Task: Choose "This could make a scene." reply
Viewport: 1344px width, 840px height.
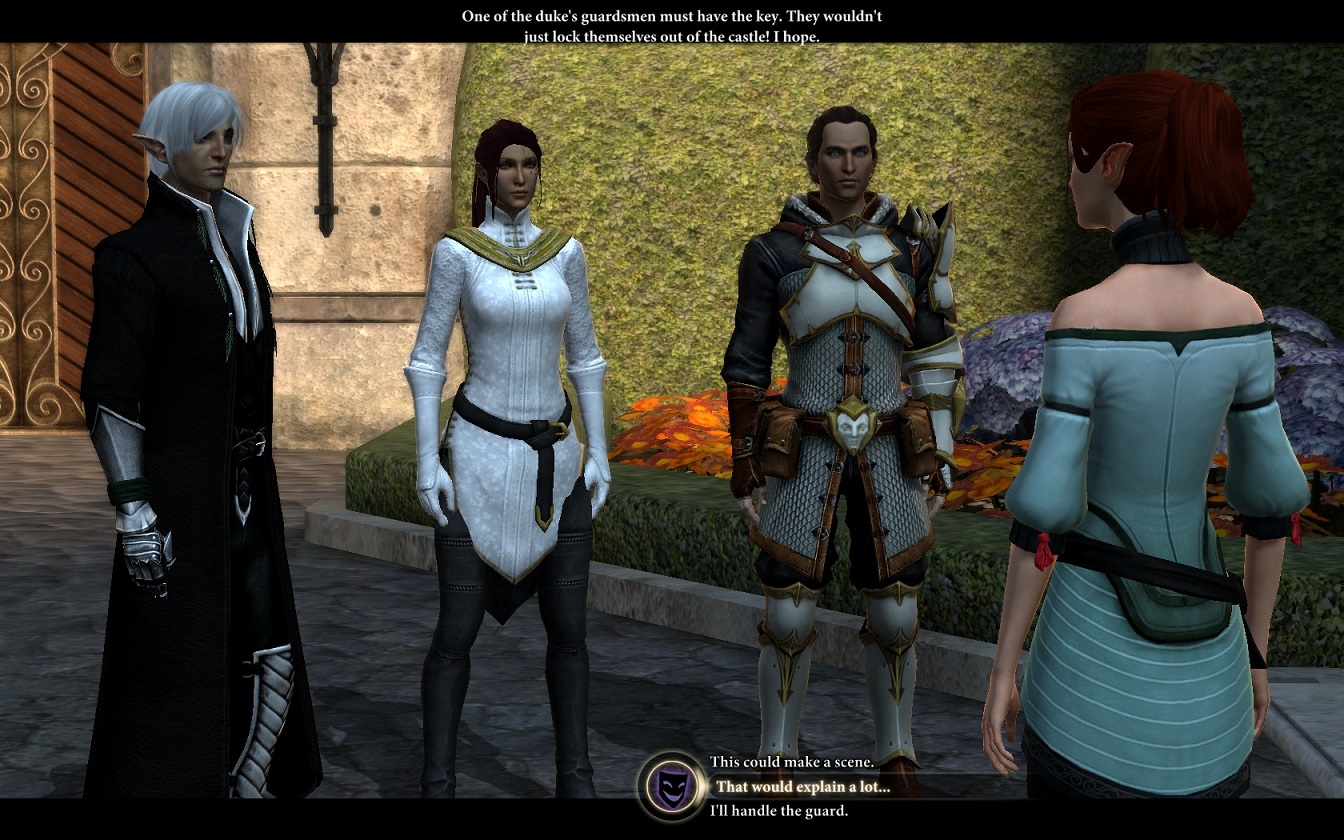Action: pyautogui.click(x=792, y=762)
